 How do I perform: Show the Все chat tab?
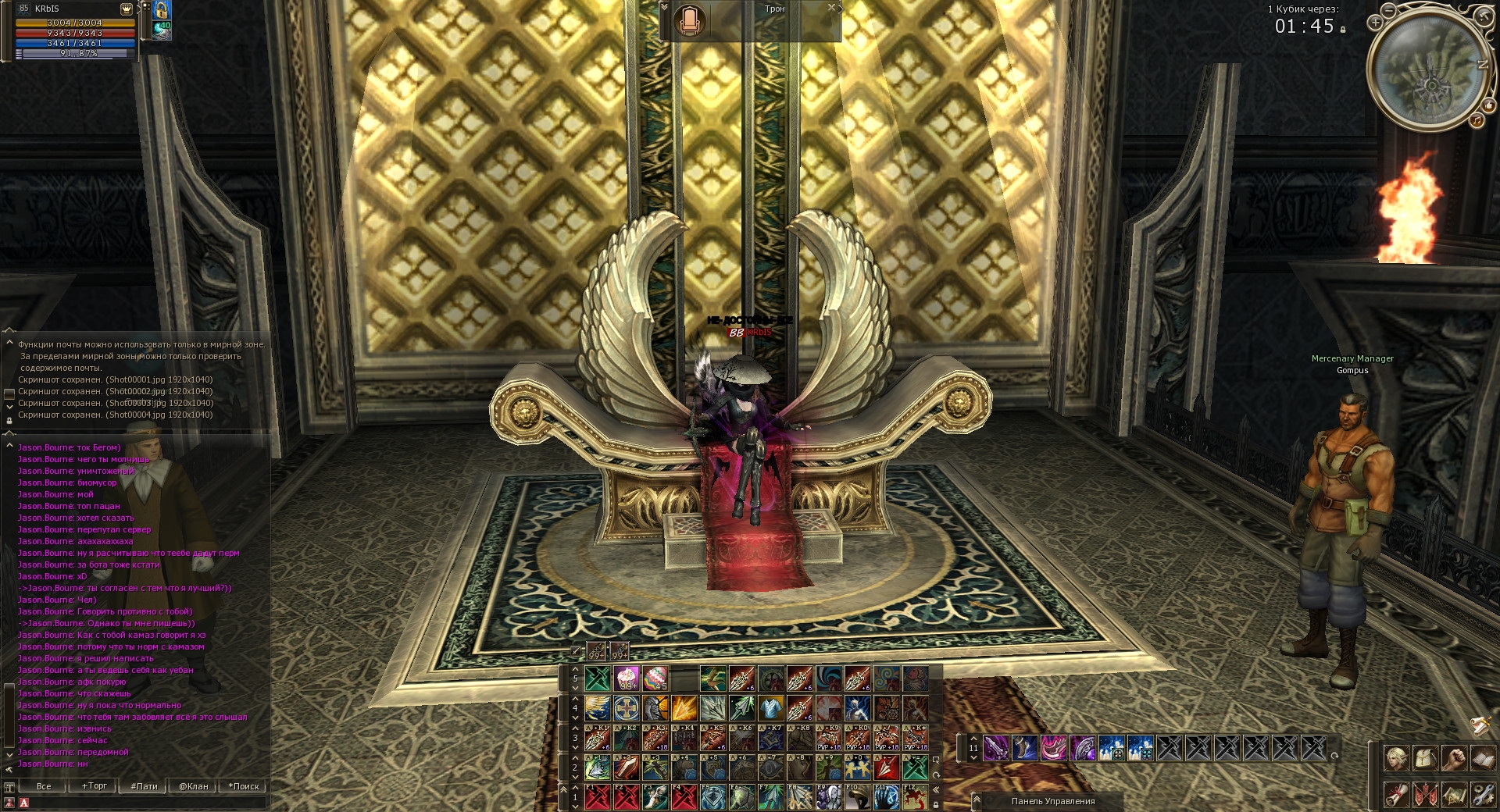pyautogui.click(x=44, y=786)
